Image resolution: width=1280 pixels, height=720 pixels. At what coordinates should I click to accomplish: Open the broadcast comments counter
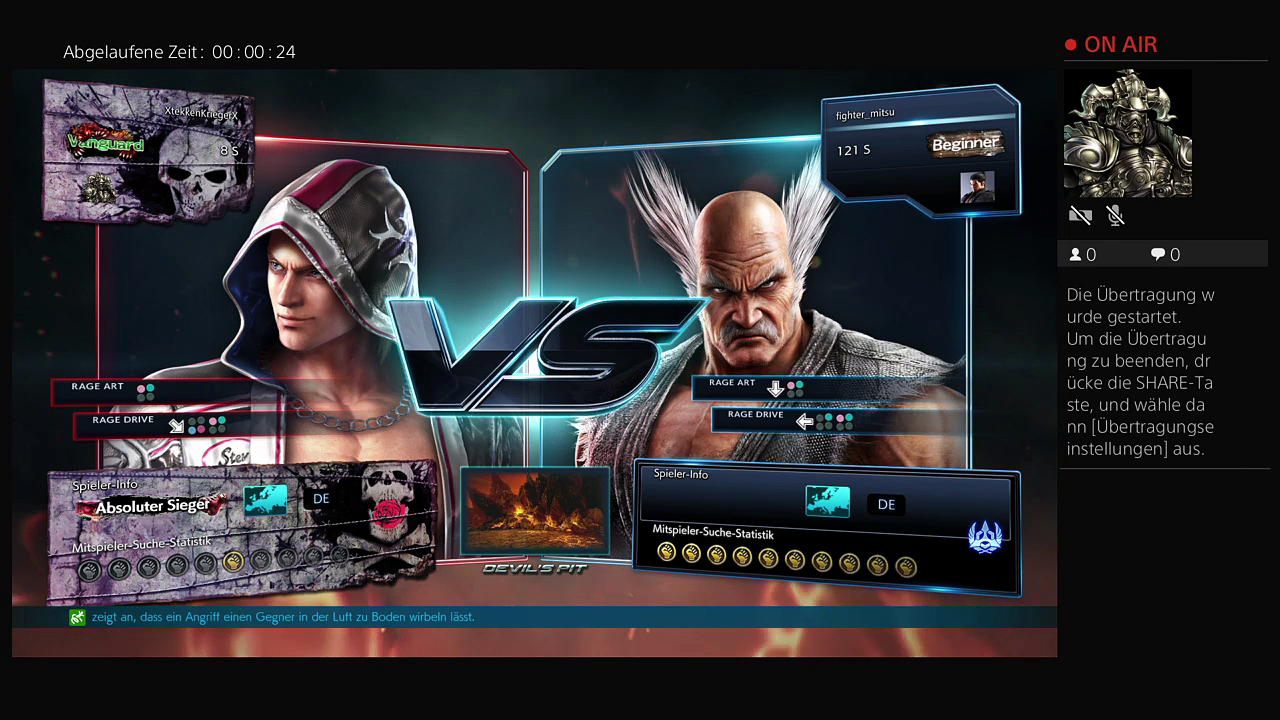pos(1165,255)
